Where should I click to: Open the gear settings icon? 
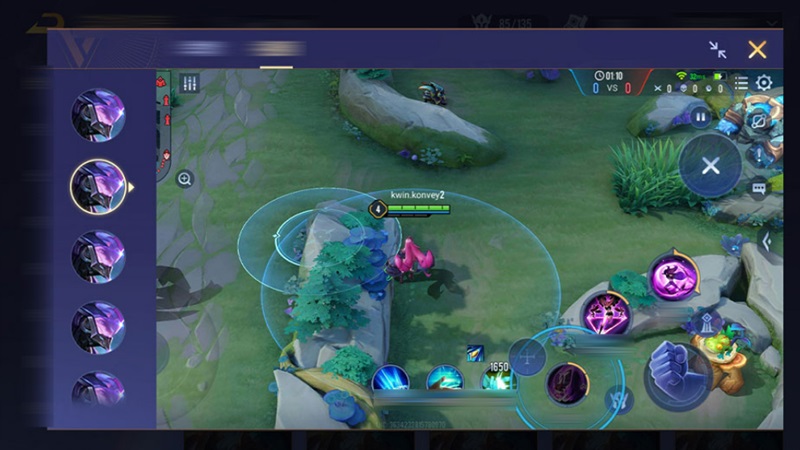click(x=764, y=83)
